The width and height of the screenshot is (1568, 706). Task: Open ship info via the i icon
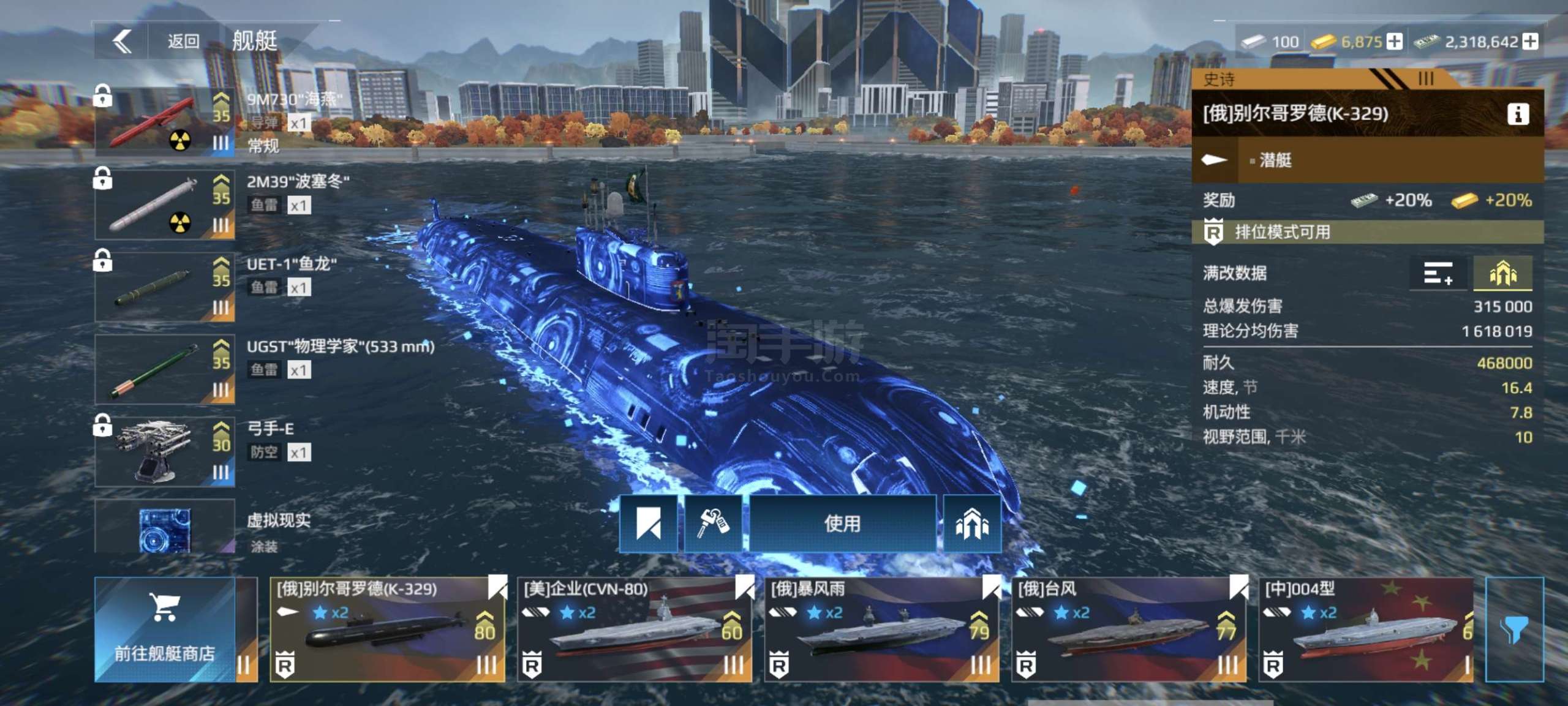click(1518, 114)
